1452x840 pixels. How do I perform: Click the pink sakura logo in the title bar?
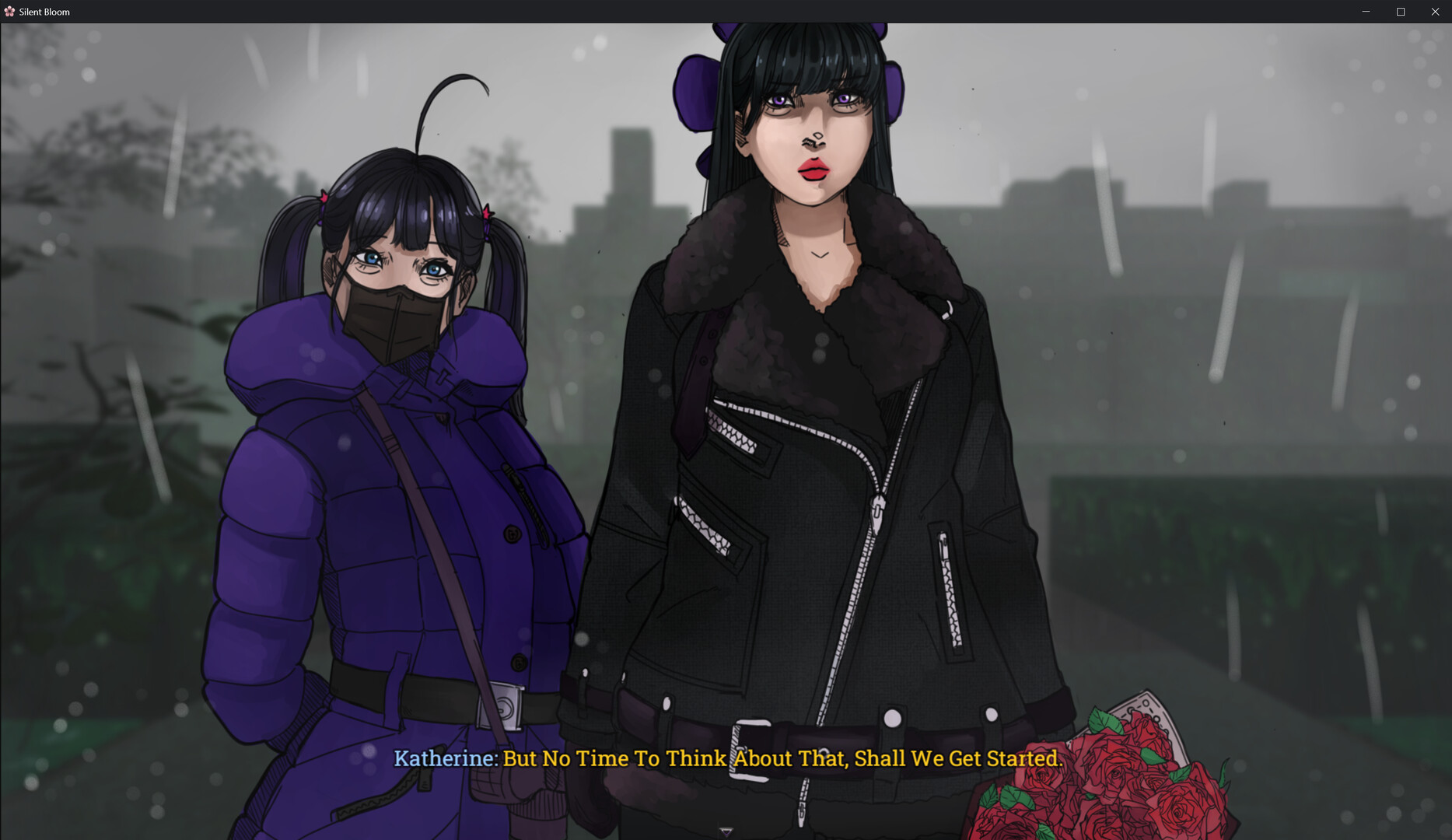click(11, 12)
